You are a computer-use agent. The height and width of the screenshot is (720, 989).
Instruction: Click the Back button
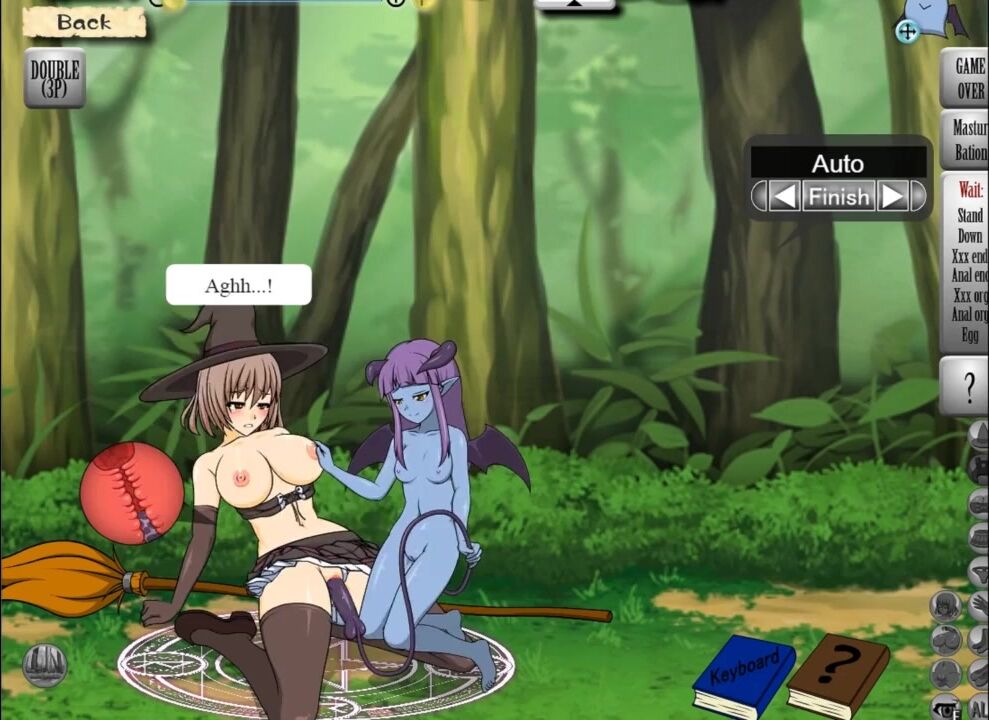84,22
